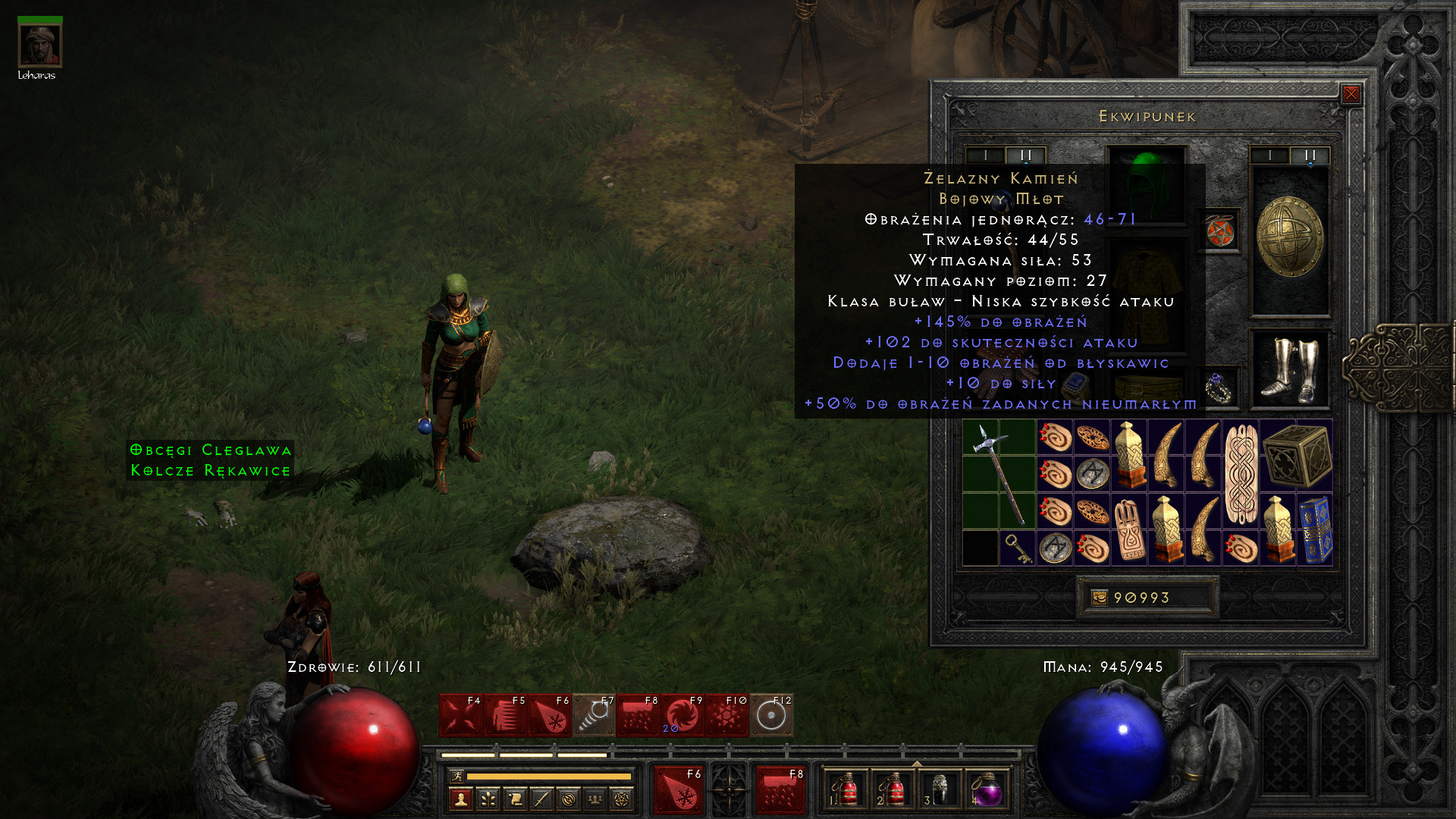The image size is (1456, 819).
Task: Close the Ekwipunek inventory panel
Action: [x=1351, y=94]
